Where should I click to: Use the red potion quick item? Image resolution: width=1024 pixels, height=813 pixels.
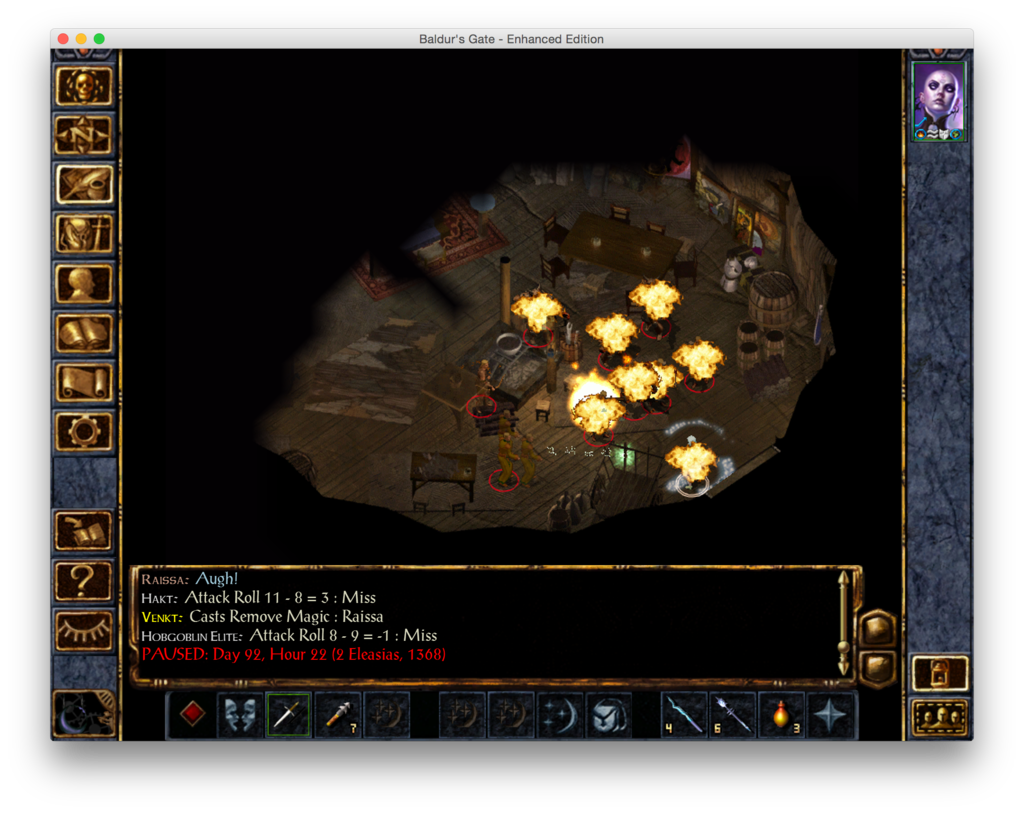(782, 715)
